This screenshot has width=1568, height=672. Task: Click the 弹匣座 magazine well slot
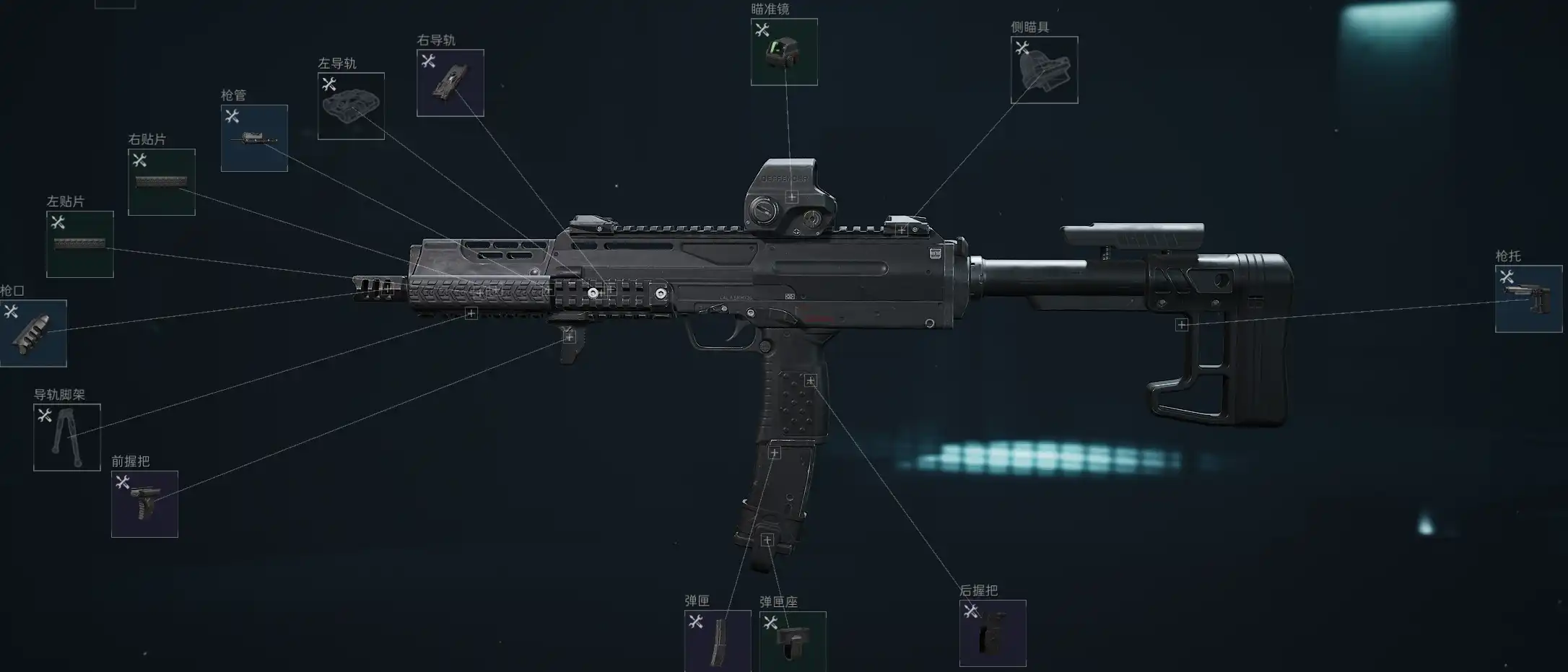[x=792, y=642]
